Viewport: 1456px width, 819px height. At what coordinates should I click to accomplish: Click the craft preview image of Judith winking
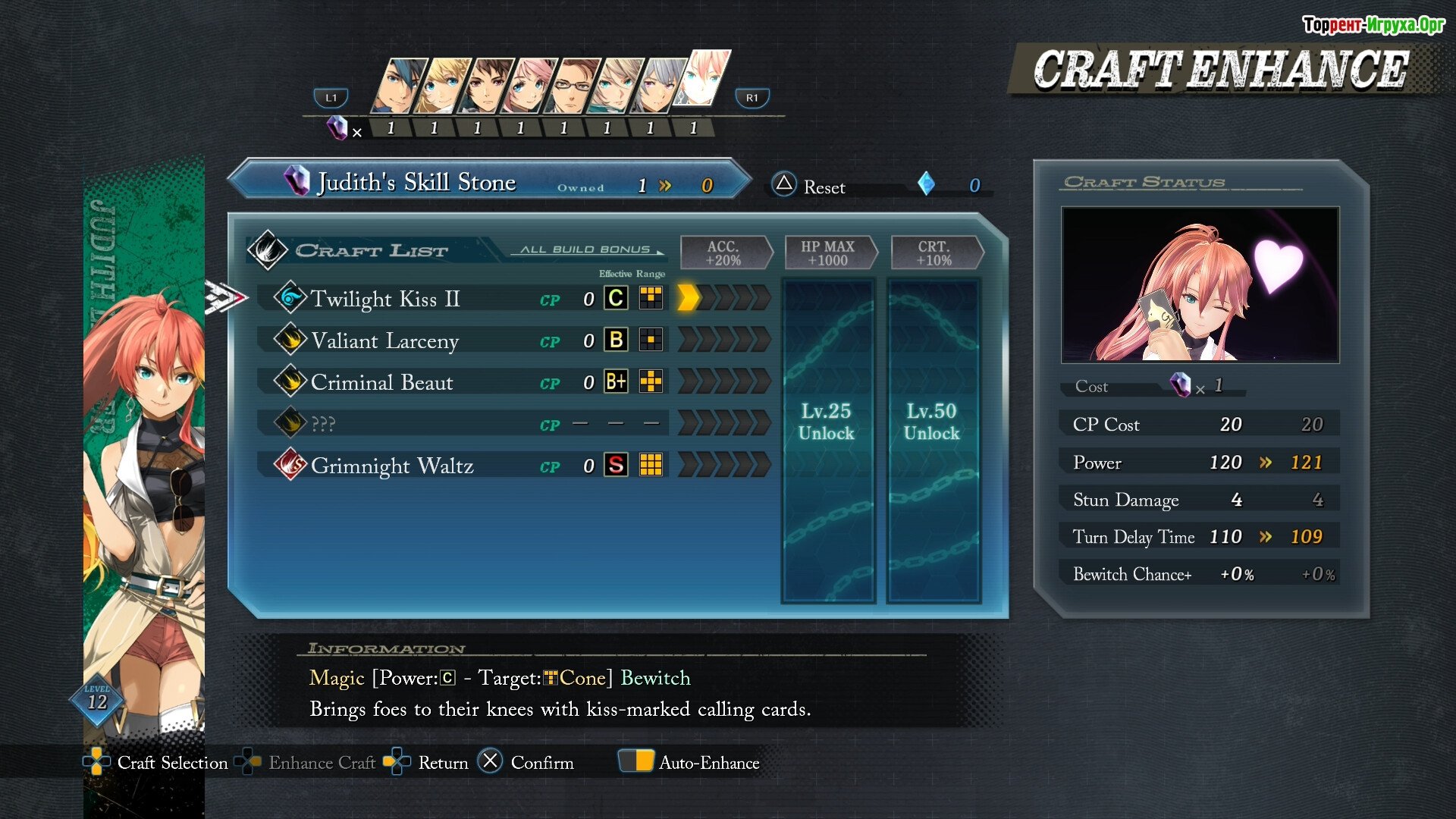pos(1200,285)
